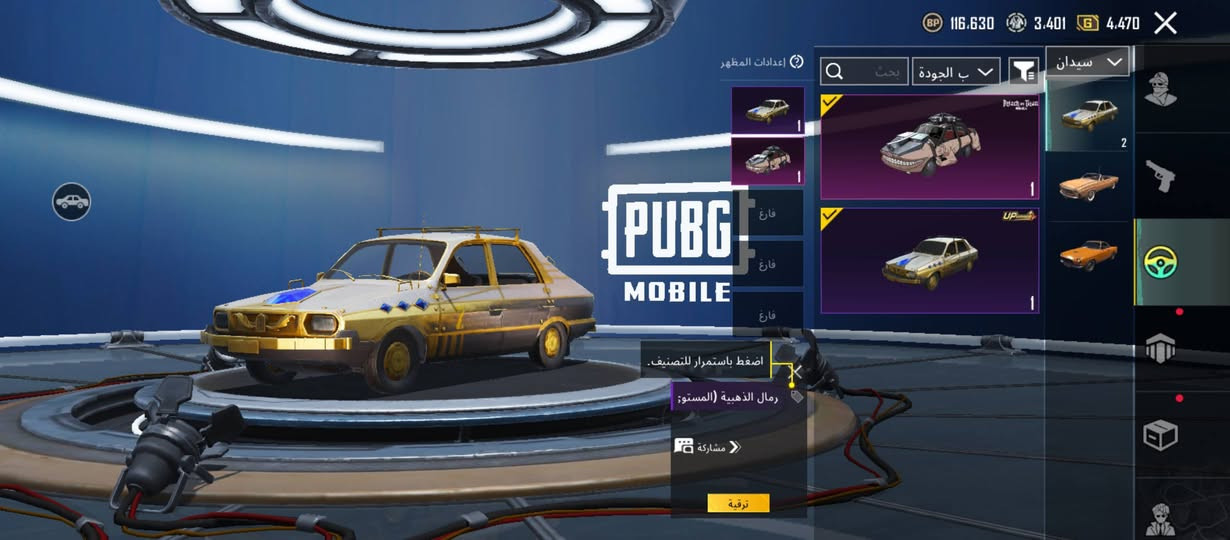The image size is (1230, 540).
Task: Click the round car icon button
Action: (x=72, y=202)
